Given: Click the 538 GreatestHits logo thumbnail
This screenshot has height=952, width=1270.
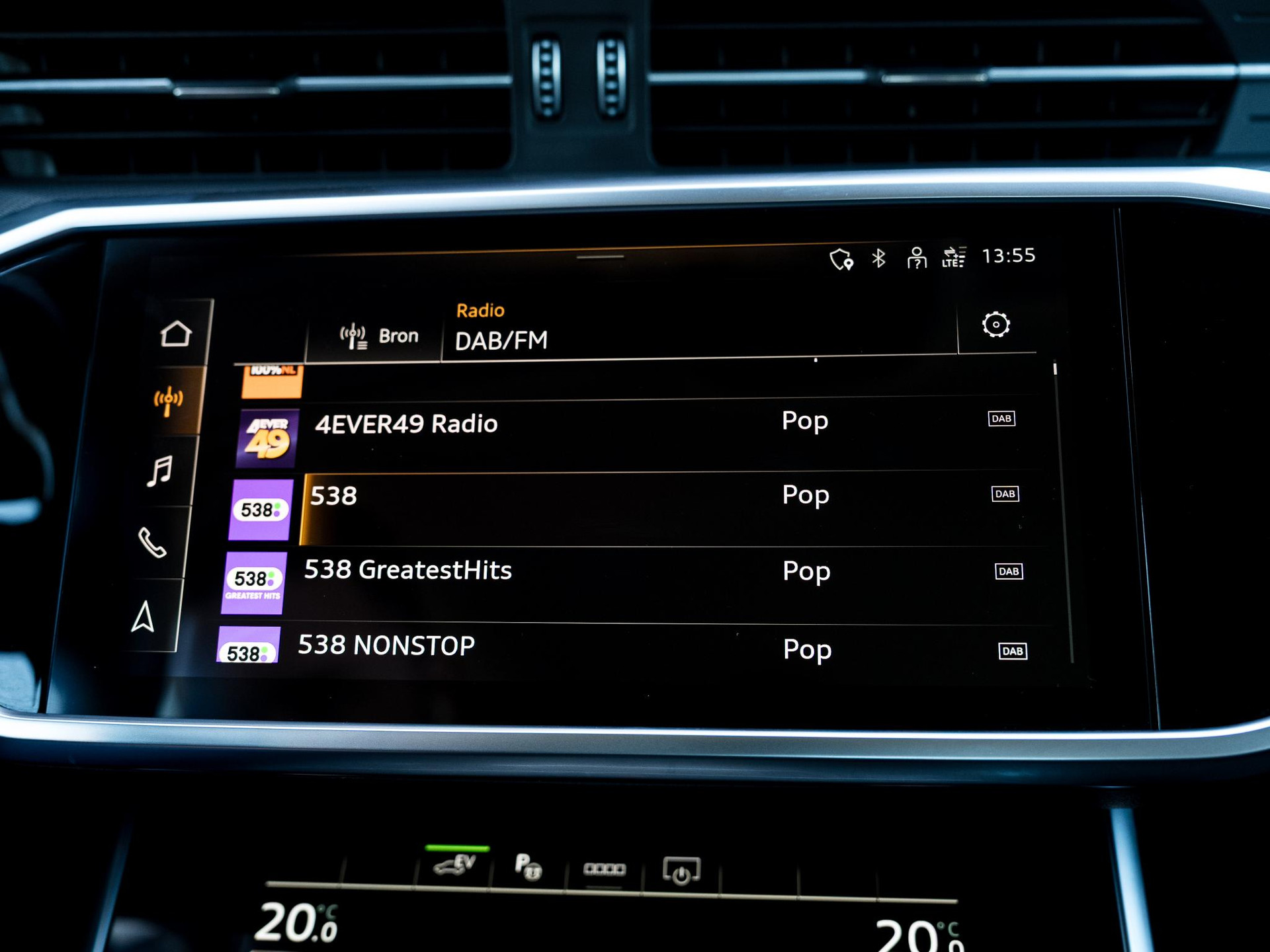Looking at the screenshot, I should (255, 582).
